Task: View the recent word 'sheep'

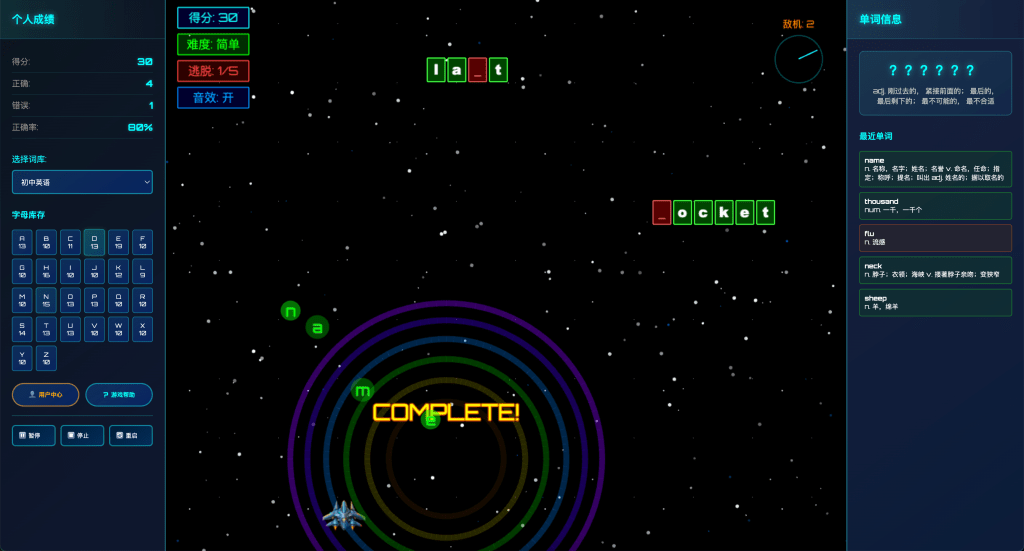Action: coord(935,302)
